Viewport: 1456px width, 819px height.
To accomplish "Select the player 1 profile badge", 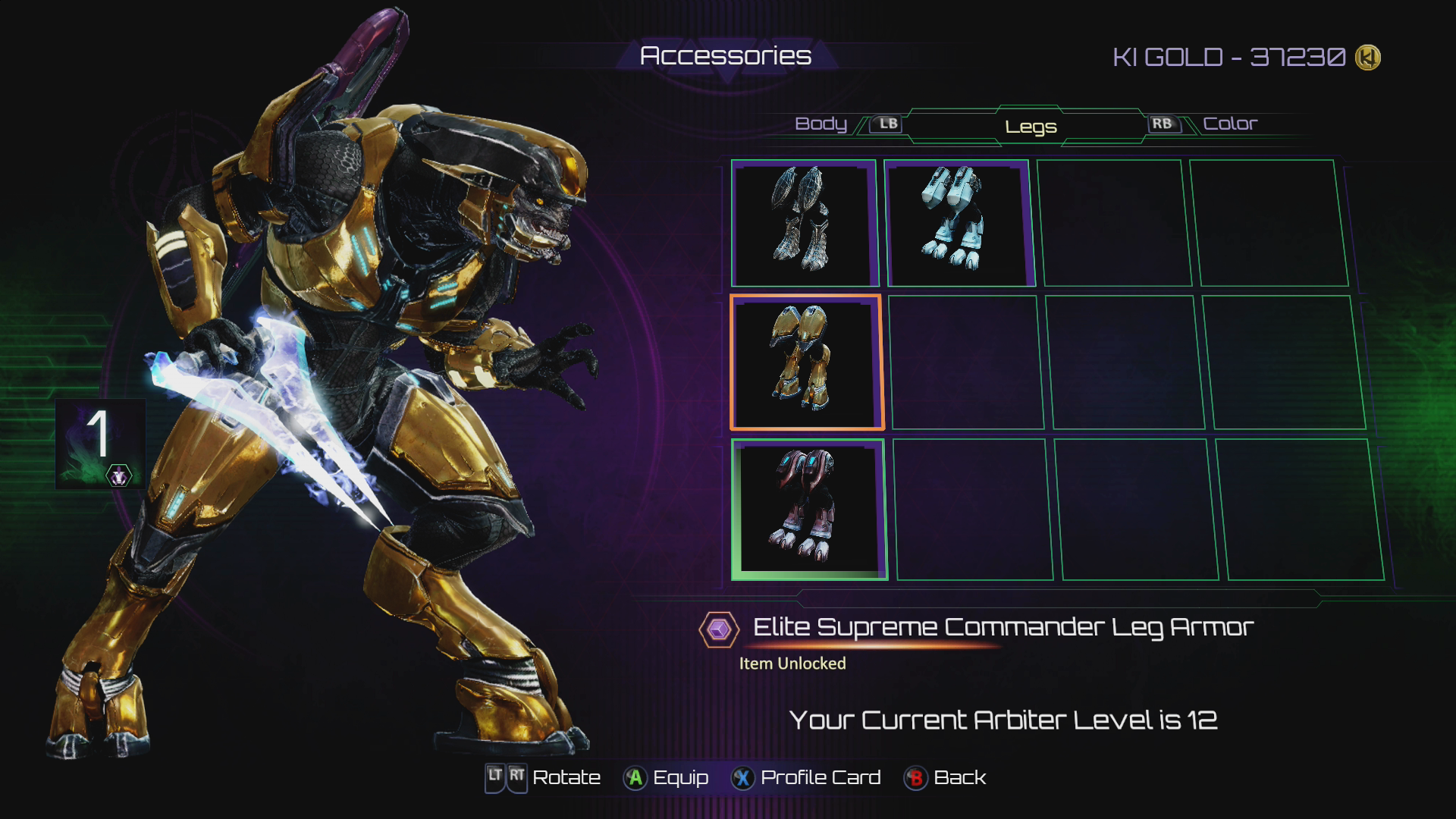I will coord(100,444).
